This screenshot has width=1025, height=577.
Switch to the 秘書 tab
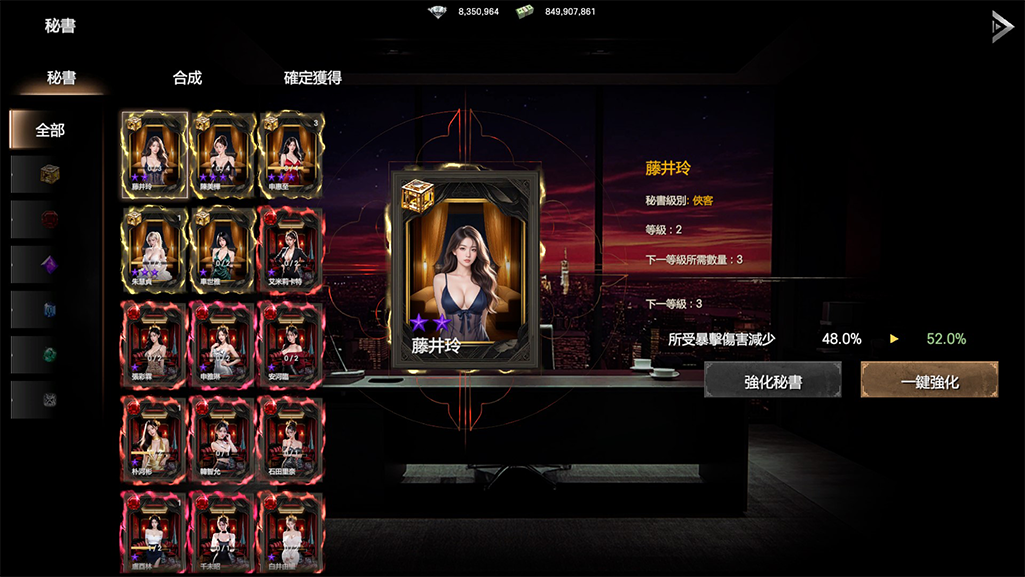pos(62,78)
